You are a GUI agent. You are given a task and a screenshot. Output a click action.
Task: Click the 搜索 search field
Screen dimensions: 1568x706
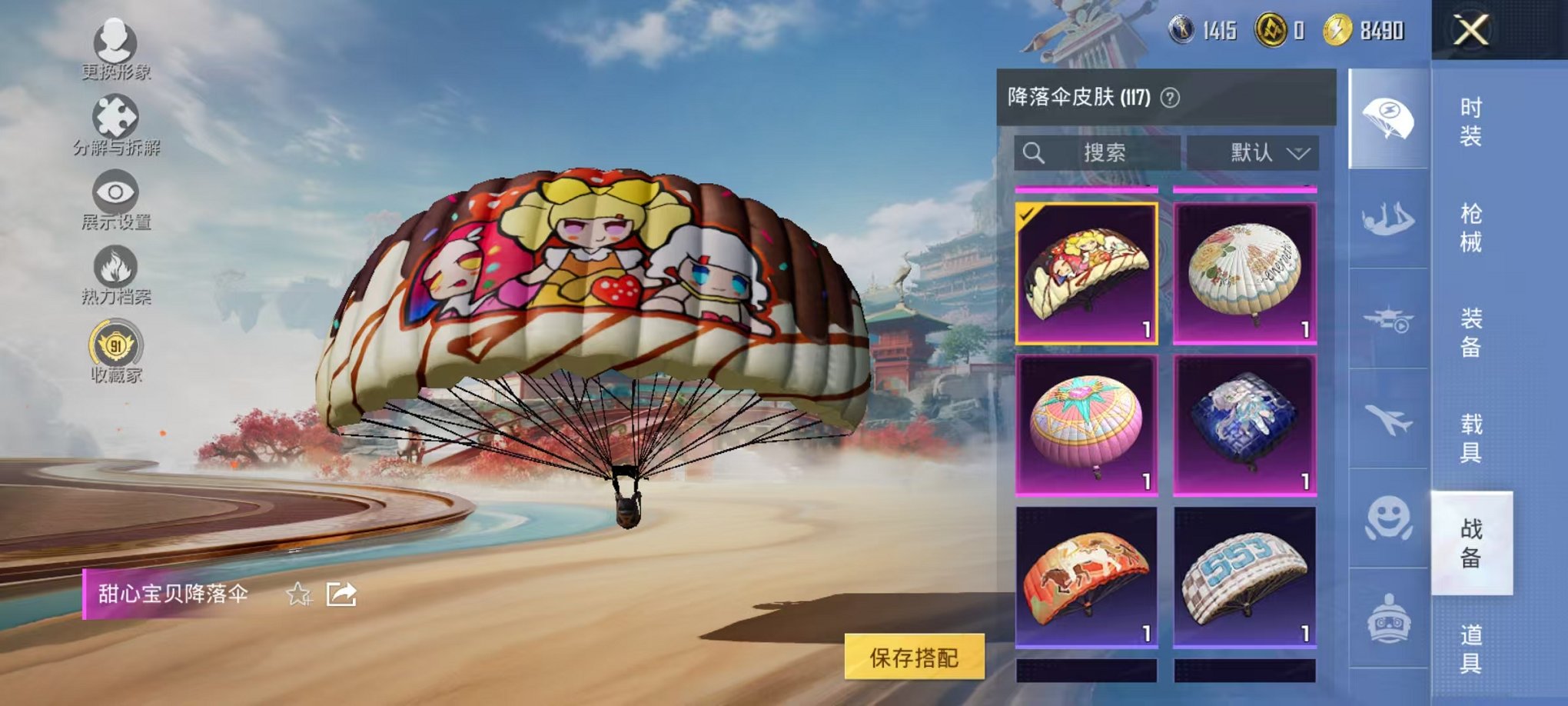pos(1099,152)
